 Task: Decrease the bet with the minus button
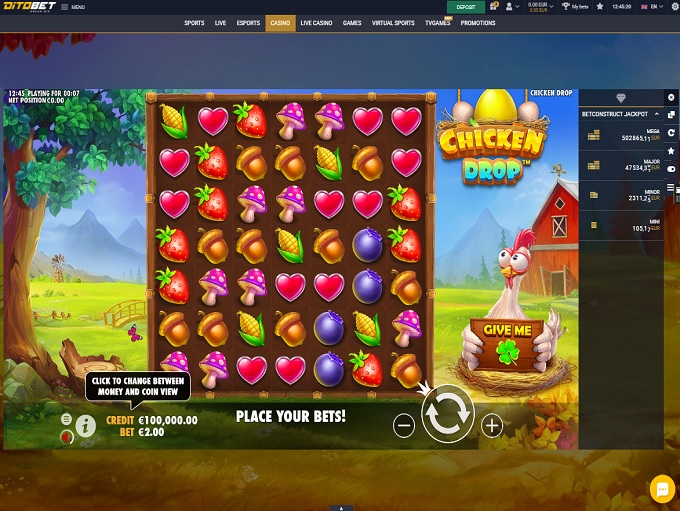click(404, 425)
